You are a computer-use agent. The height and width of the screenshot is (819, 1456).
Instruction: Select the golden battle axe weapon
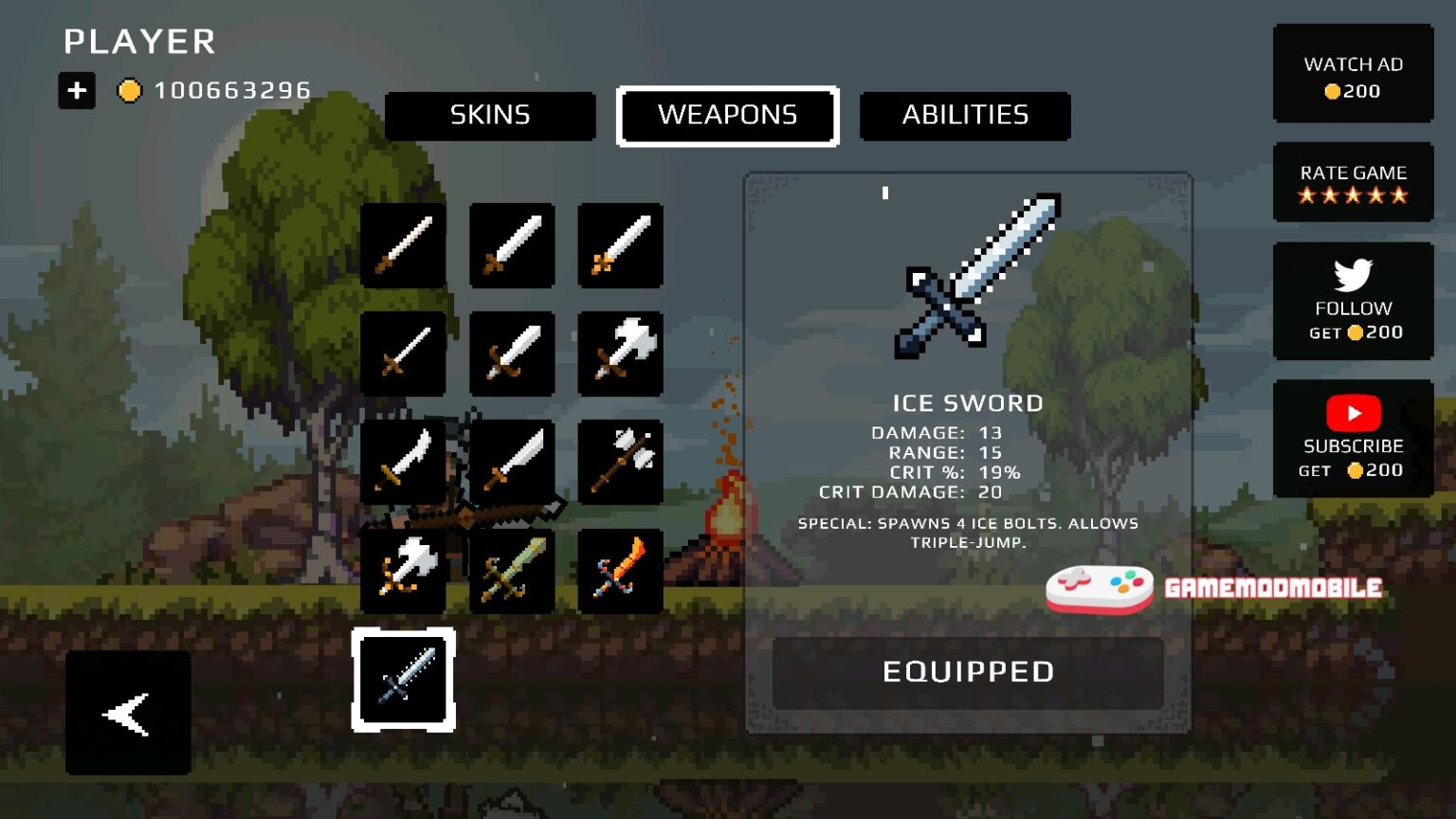(x=402, y=571)
